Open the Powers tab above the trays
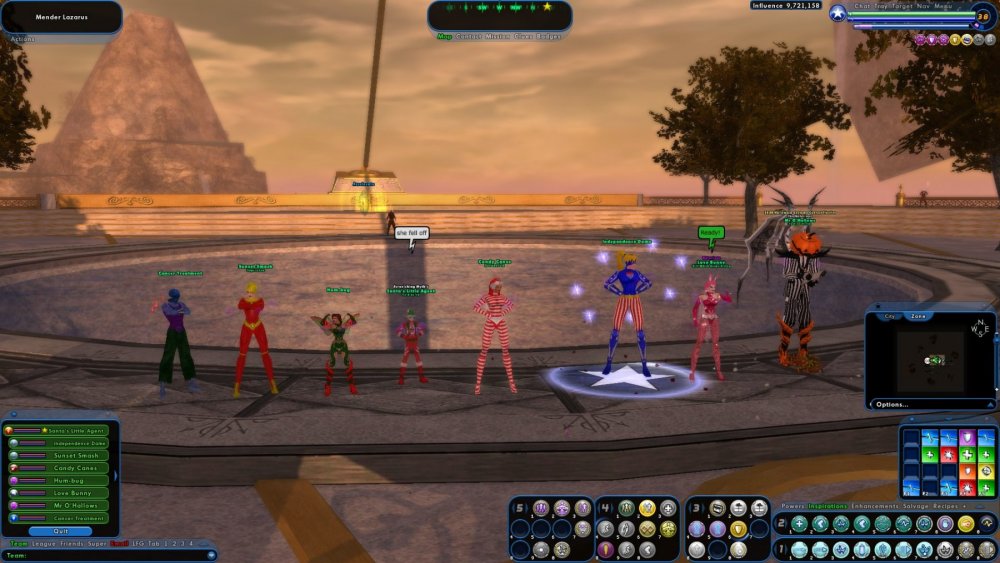This screenshot has width=1000, height=563. coord(792,506)
